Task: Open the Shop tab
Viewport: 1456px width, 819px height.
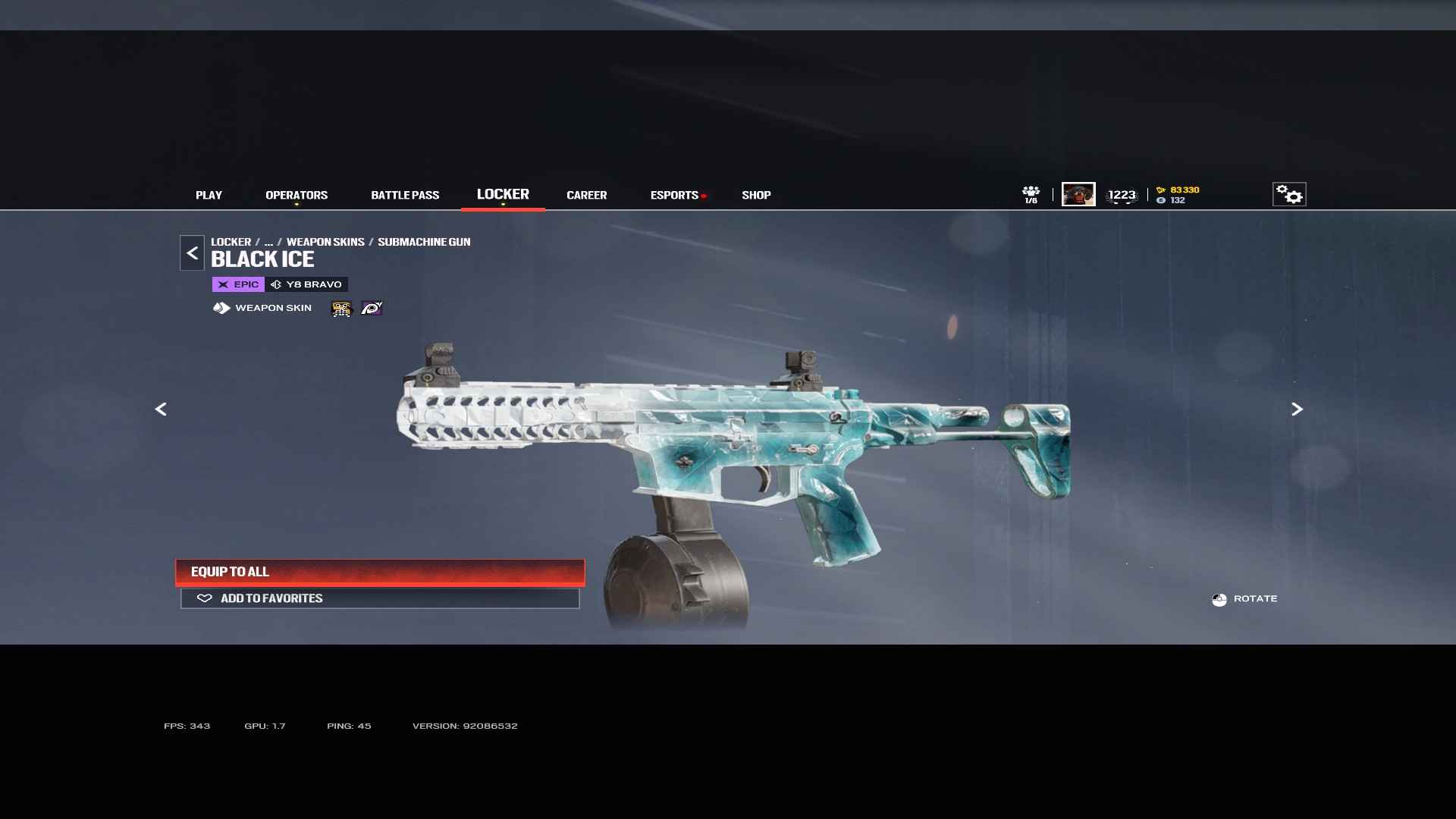Action: coord(756,196)
